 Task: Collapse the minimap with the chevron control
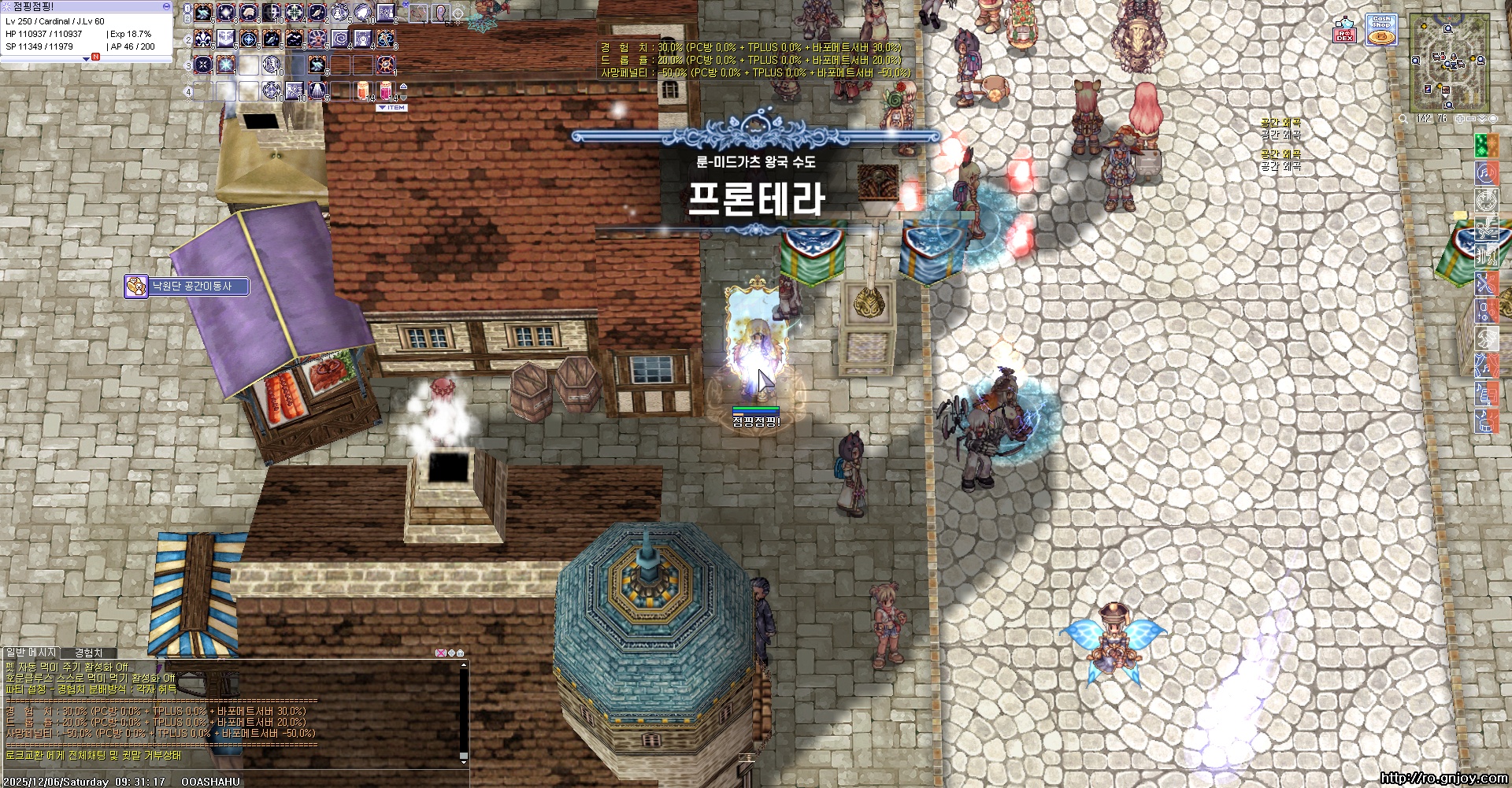tap(1481, 119)
